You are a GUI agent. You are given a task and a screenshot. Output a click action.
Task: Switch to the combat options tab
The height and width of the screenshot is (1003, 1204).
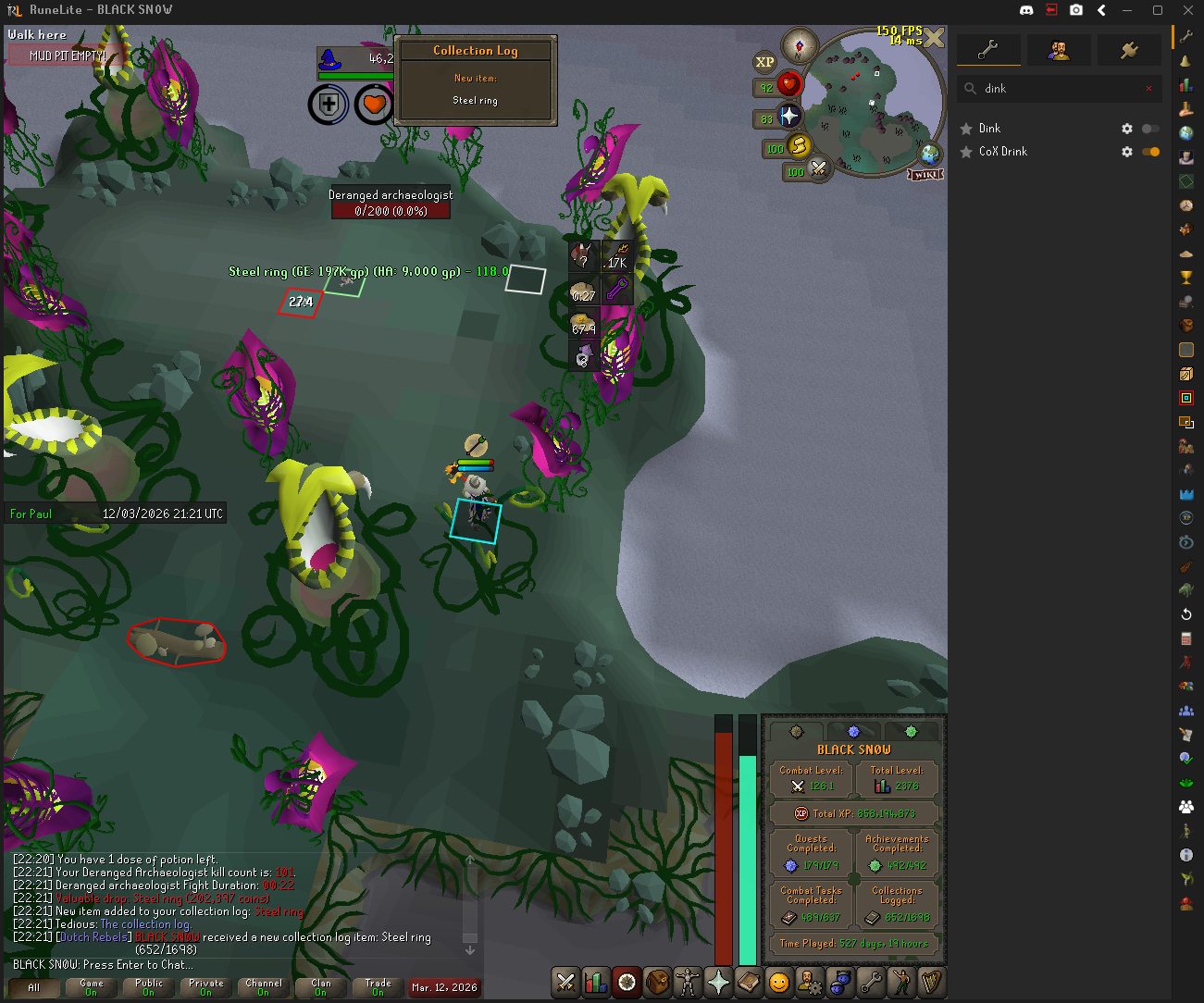tap(565, 982)
